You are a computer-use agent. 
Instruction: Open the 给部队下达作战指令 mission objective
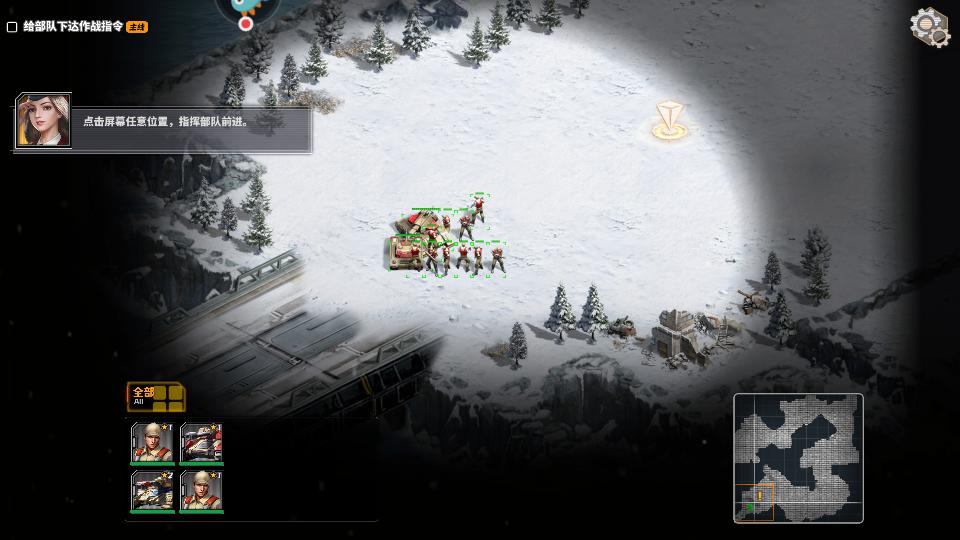80,27
